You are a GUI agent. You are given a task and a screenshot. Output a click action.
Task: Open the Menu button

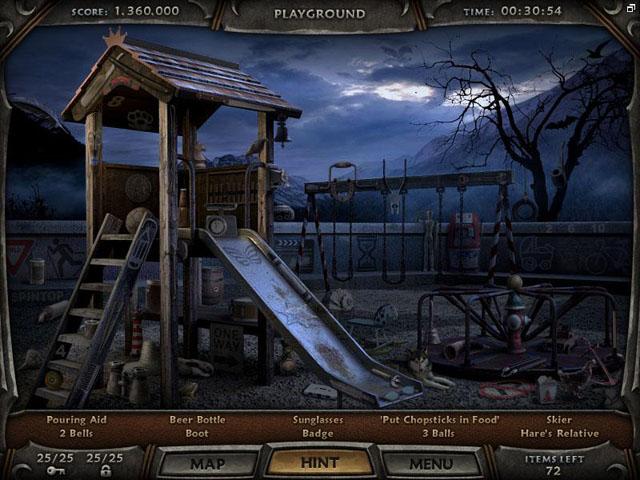[432, 463]
